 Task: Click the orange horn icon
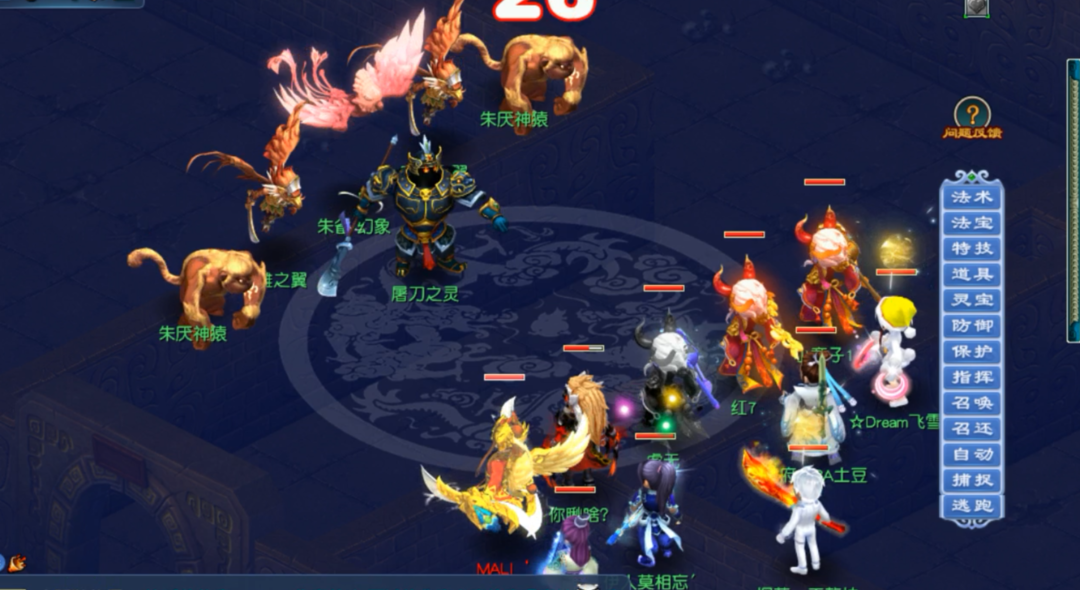click(x=17, y=564)
